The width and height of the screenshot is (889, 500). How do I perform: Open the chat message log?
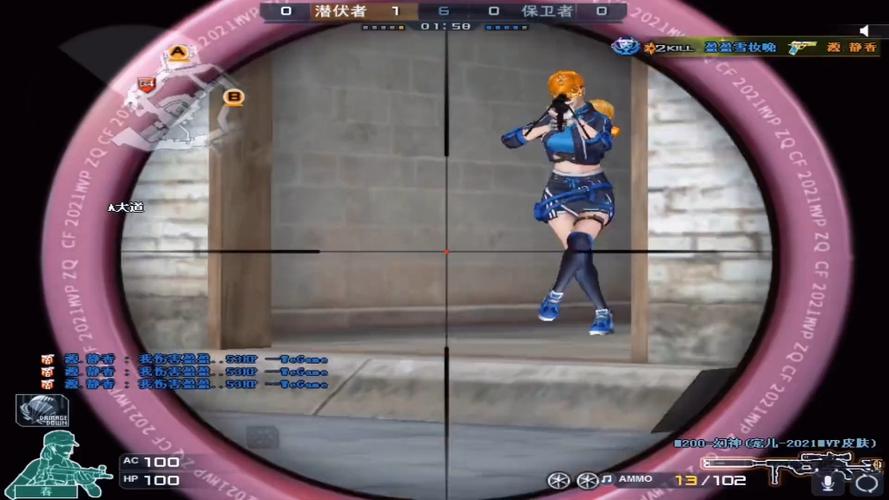(x=185, y=371)
